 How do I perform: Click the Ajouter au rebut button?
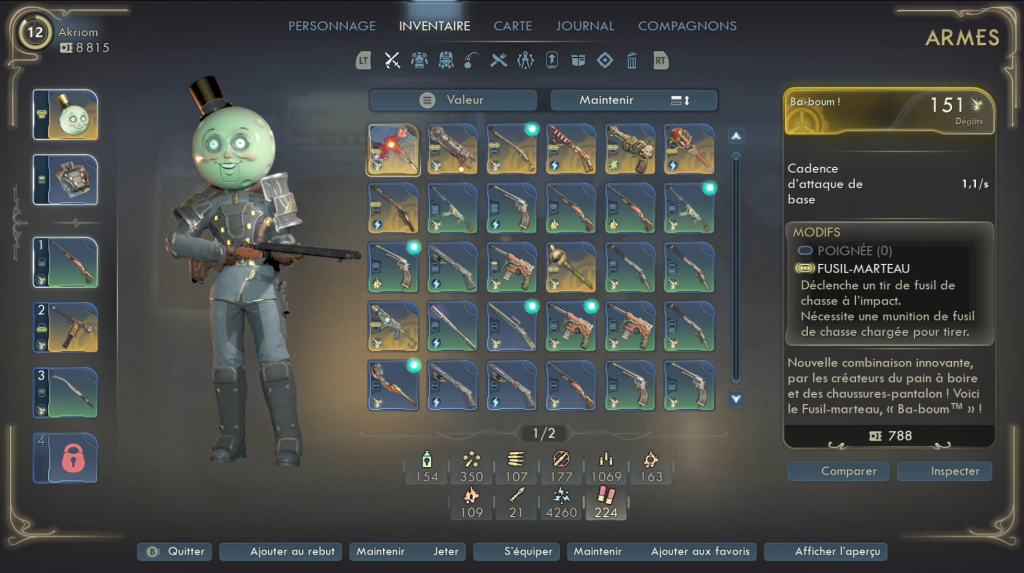coord(280,552)
